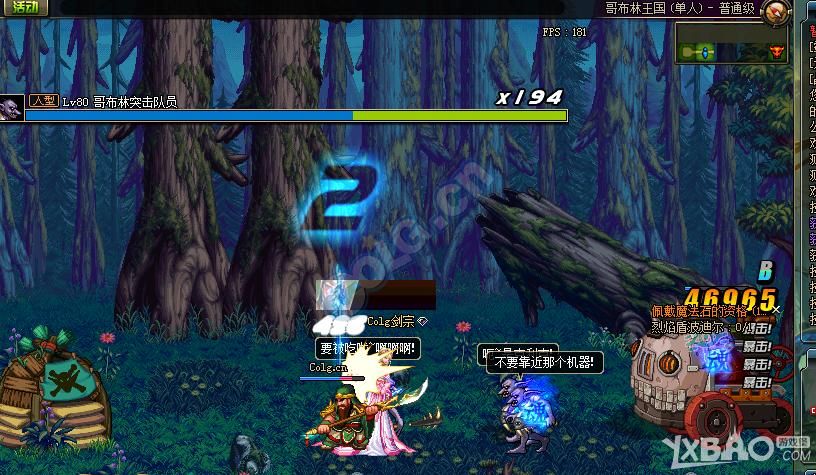Select the red boss room marker on minimap
This screenshot has height=475, width=816.
[777, 52]
